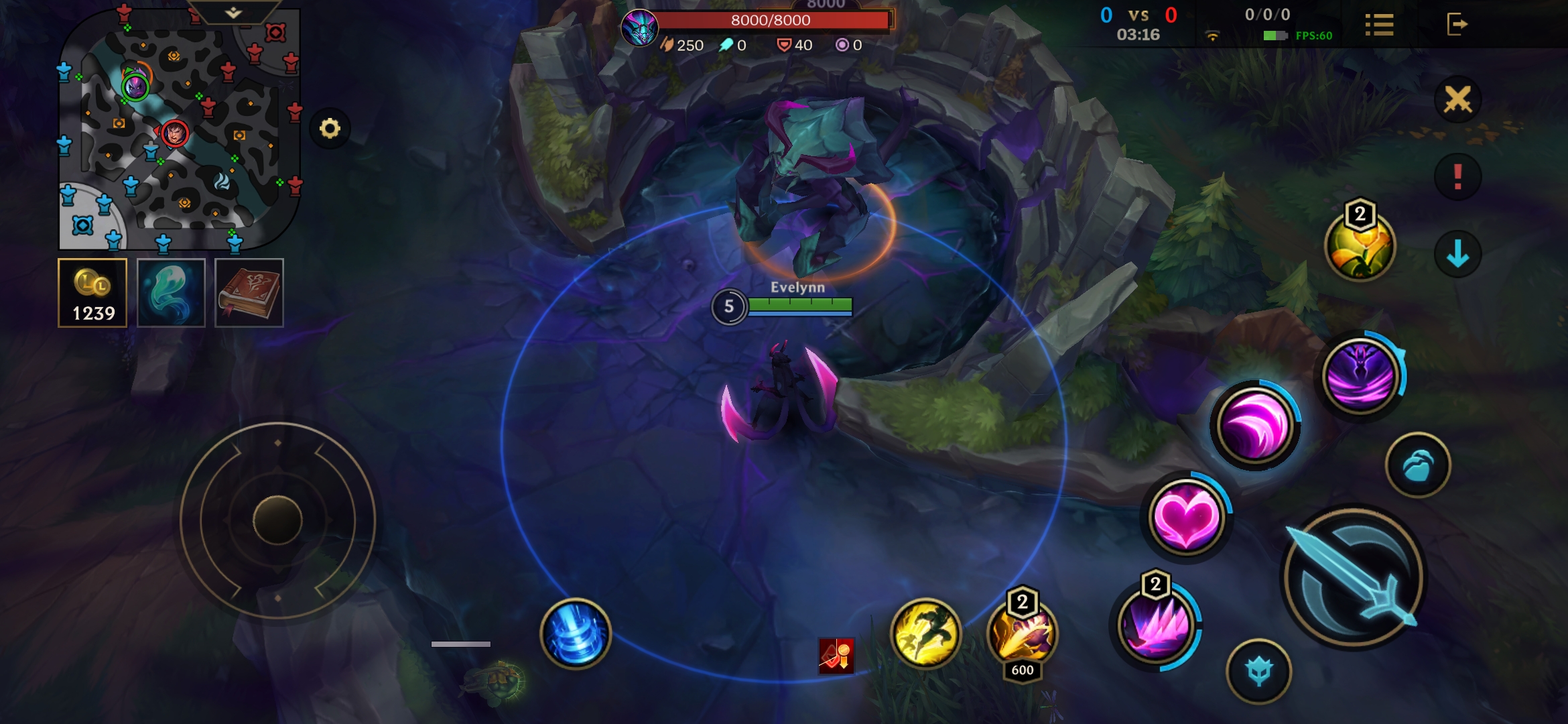Buy the 600-gold jungle item upgrade
The width and height of the screenshot is (1568, 724).
pos(1021,637)
